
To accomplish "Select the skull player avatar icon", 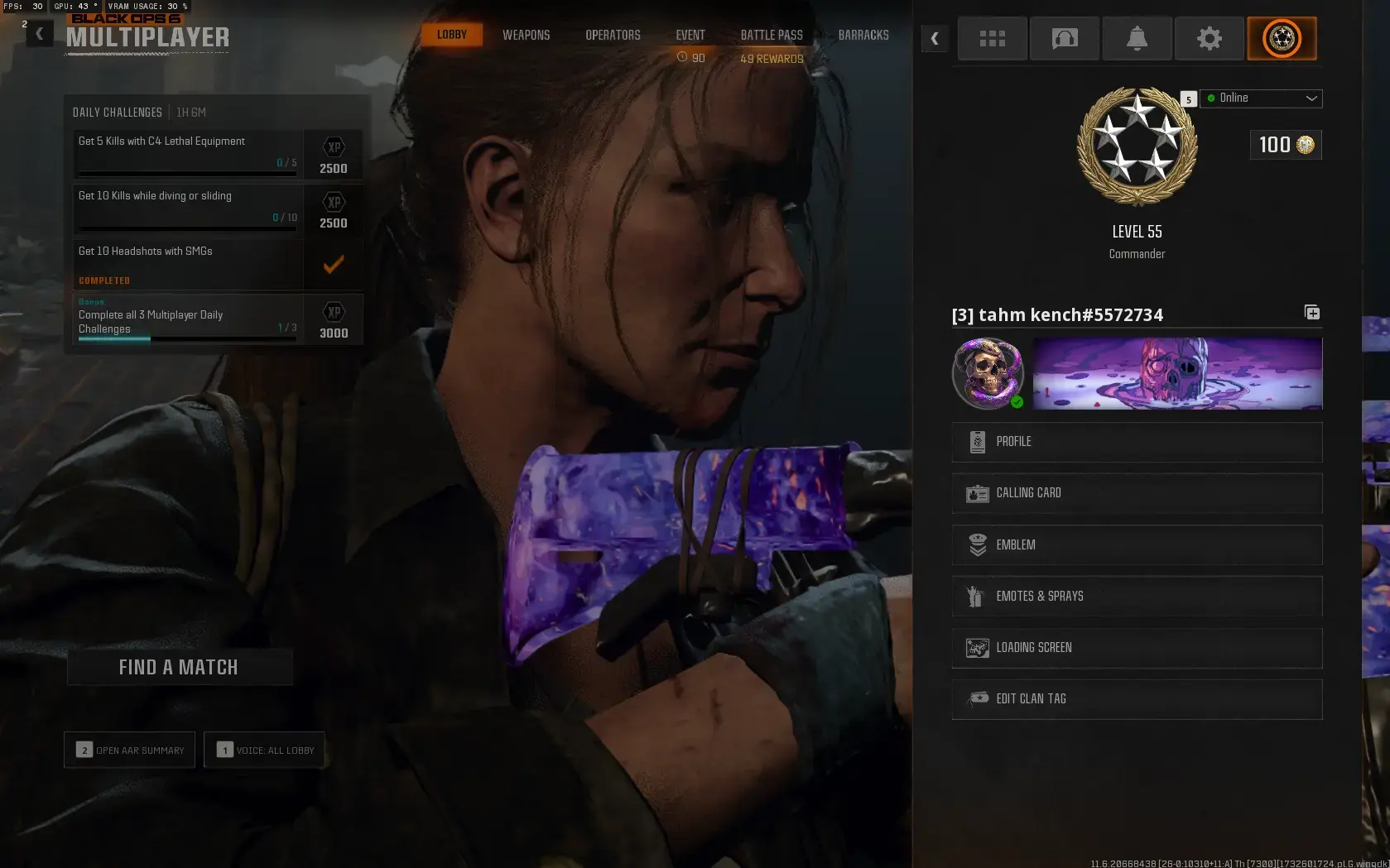I will (x=987, y=373).
